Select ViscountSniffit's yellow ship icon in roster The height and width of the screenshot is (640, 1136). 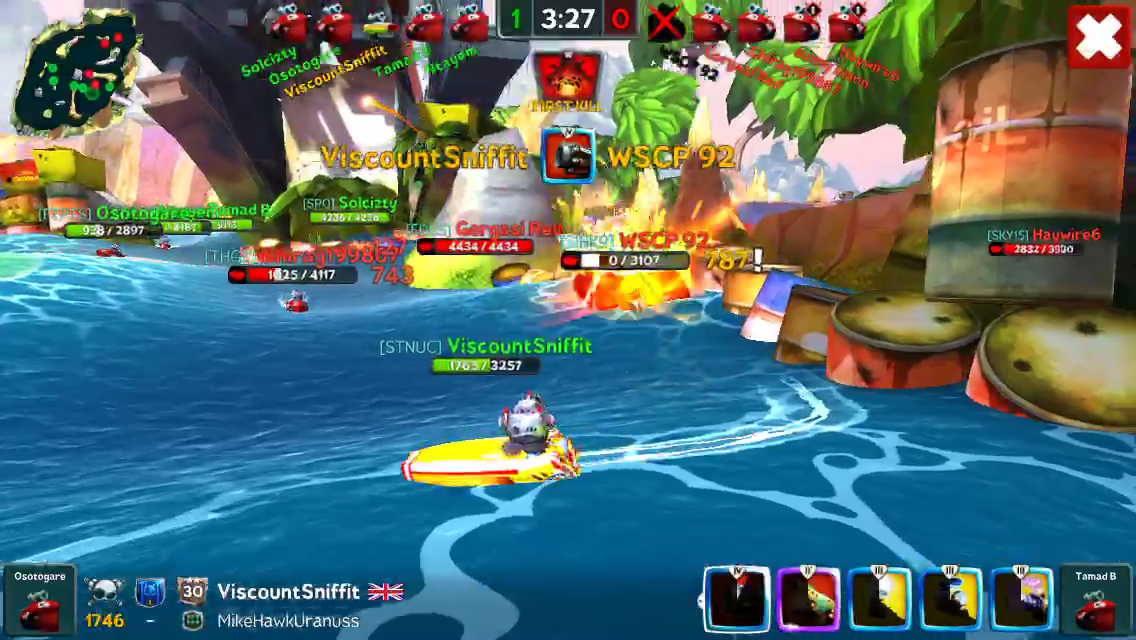(x=377, y=22)
